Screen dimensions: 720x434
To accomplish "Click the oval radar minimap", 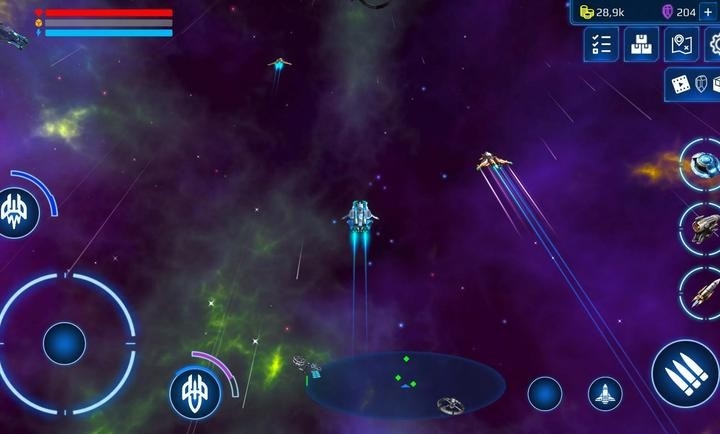I will (405, 384).
